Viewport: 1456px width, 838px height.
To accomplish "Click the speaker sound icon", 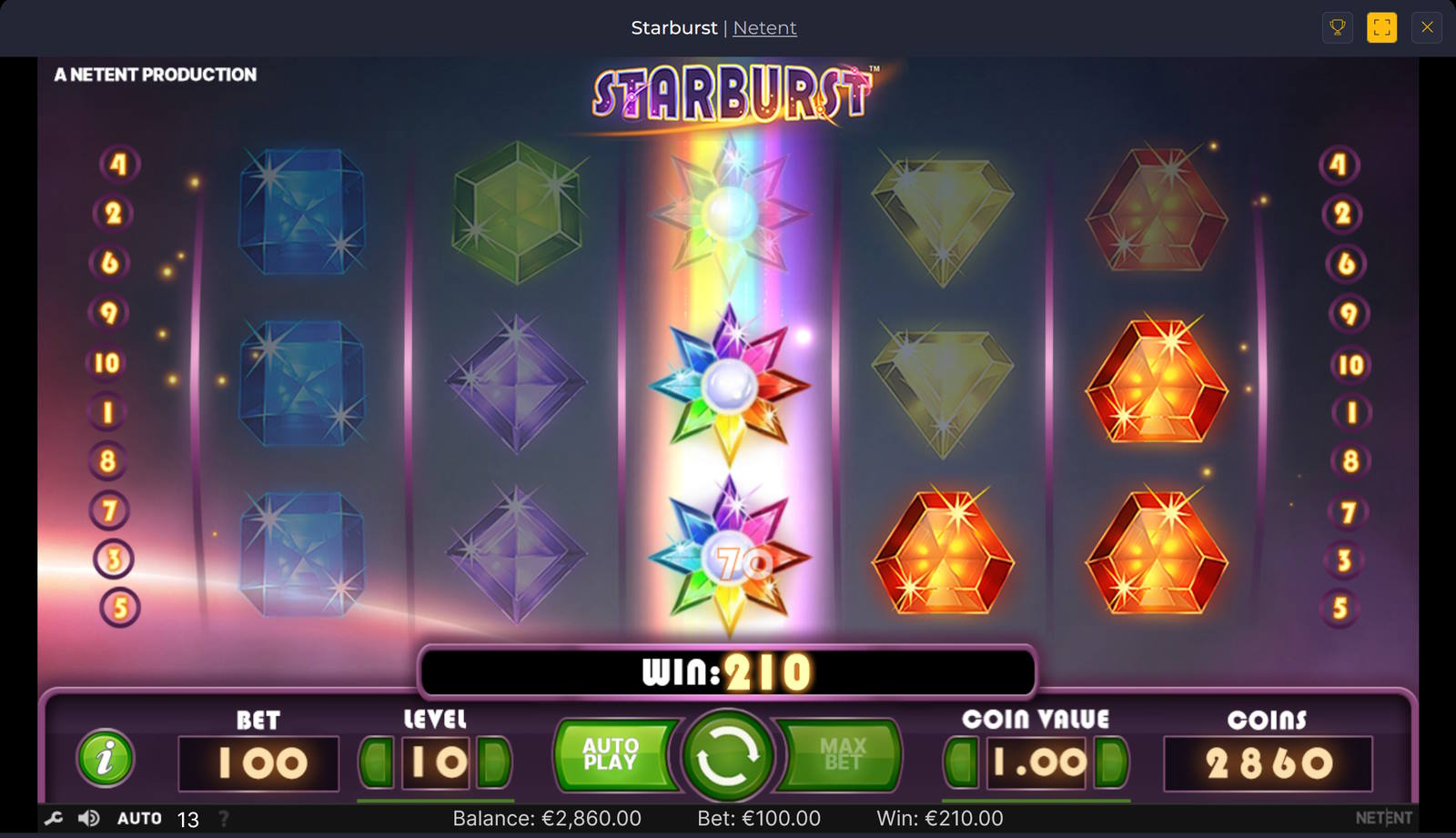I will [x=86, y=818].
